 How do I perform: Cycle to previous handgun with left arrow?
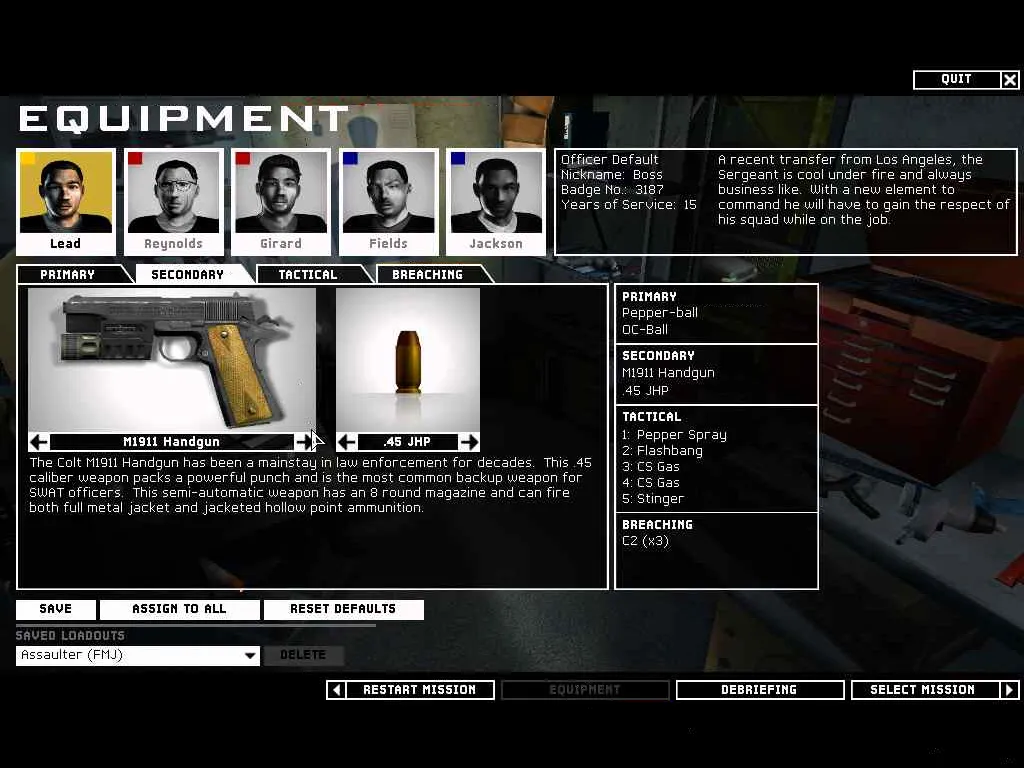(x=39, y=442)
